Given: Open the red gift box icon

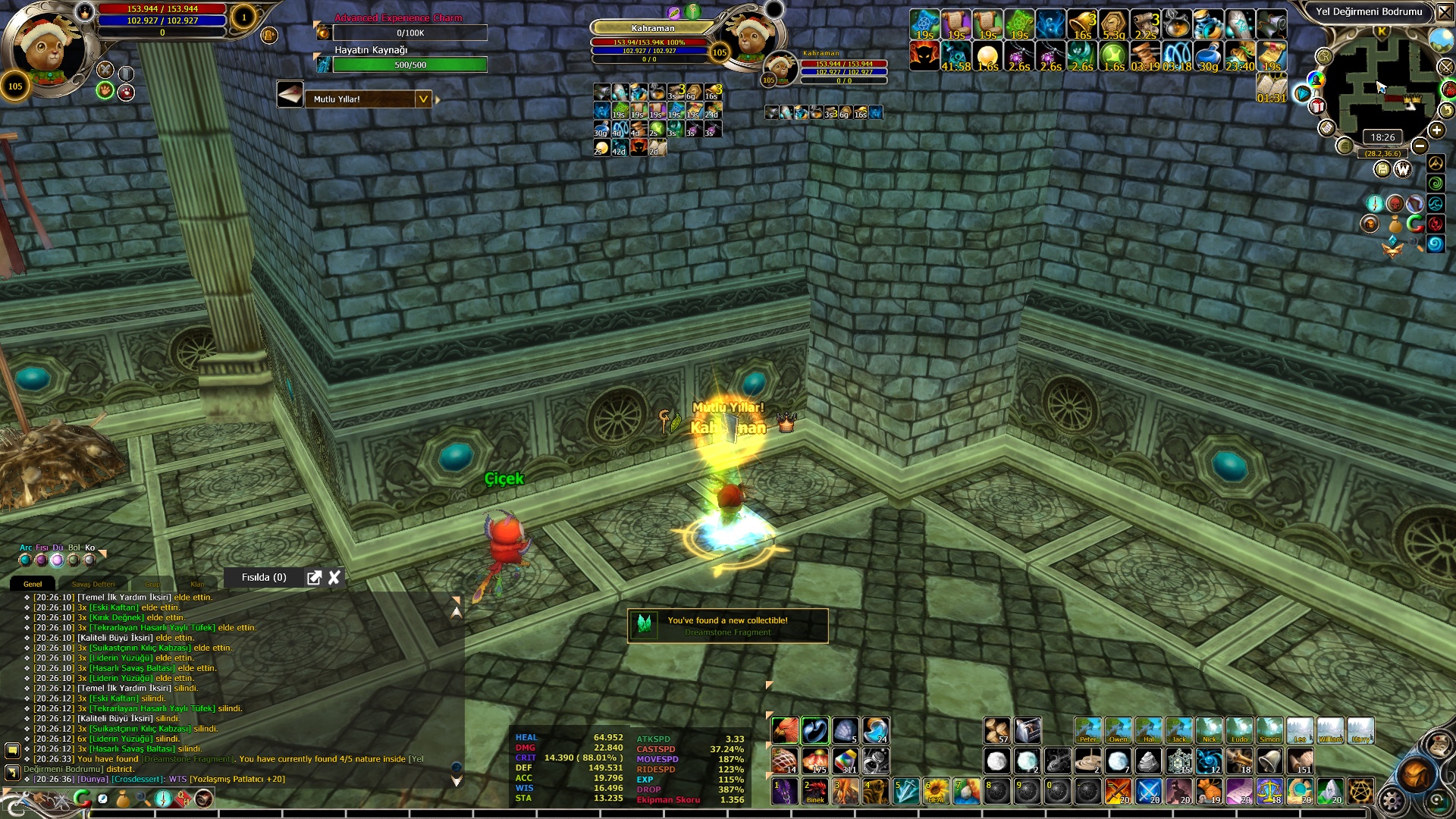Looking at the screenshot, I should [x=1318, y=106].
